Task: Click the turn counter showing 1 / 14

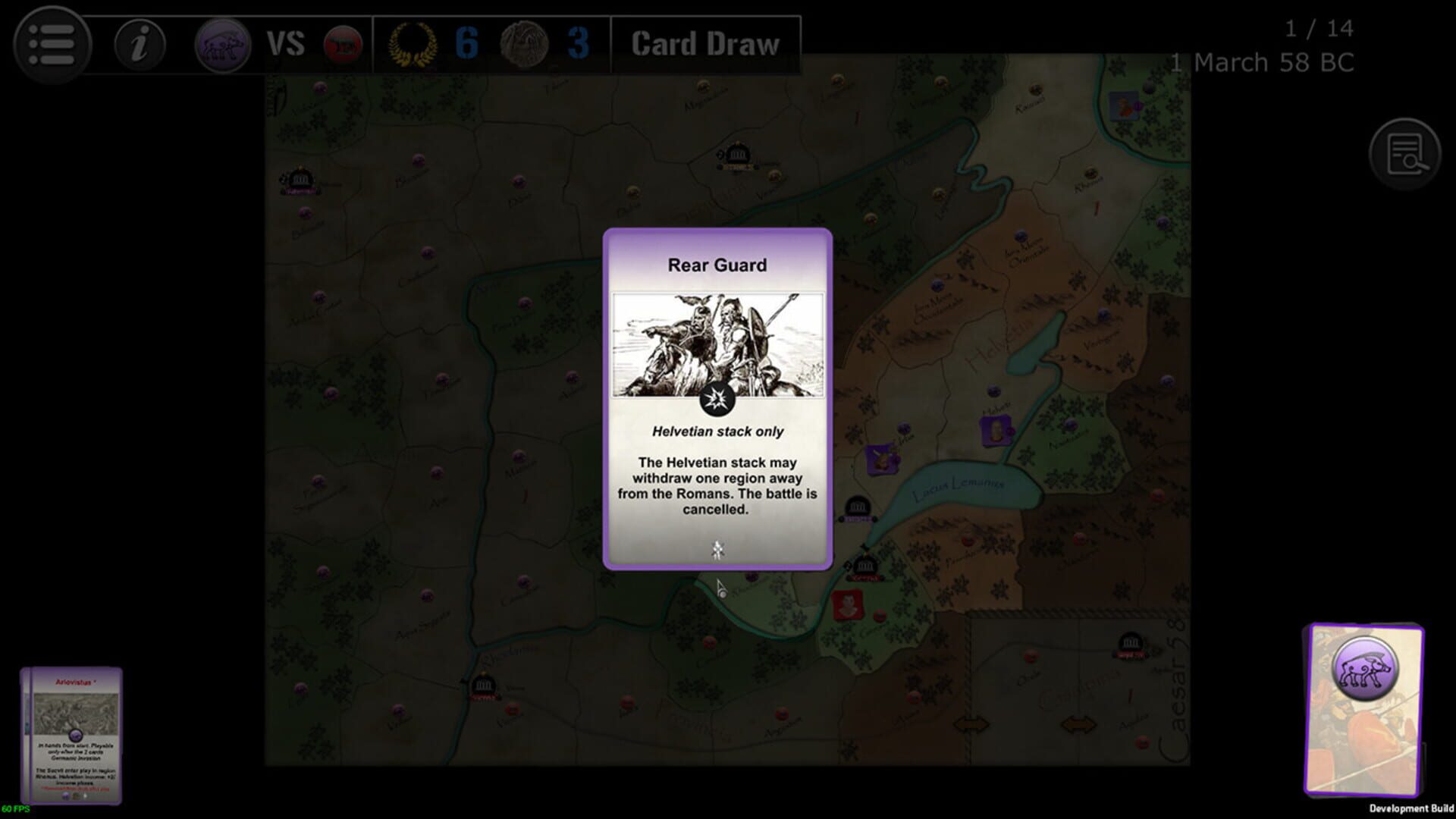Action: [x=1318, y=29]
